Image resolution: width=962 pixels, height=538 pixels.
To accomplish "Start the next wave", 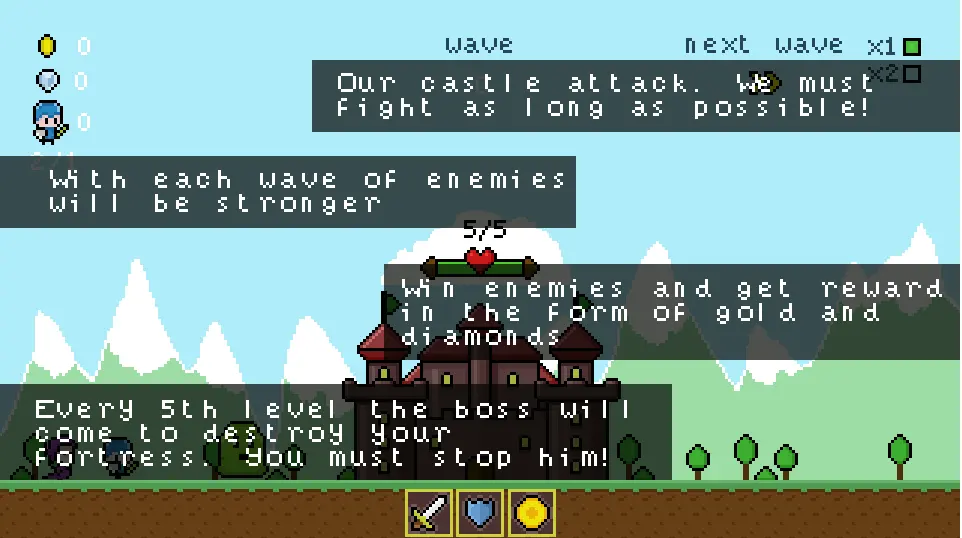I will (x=764, y=45).
